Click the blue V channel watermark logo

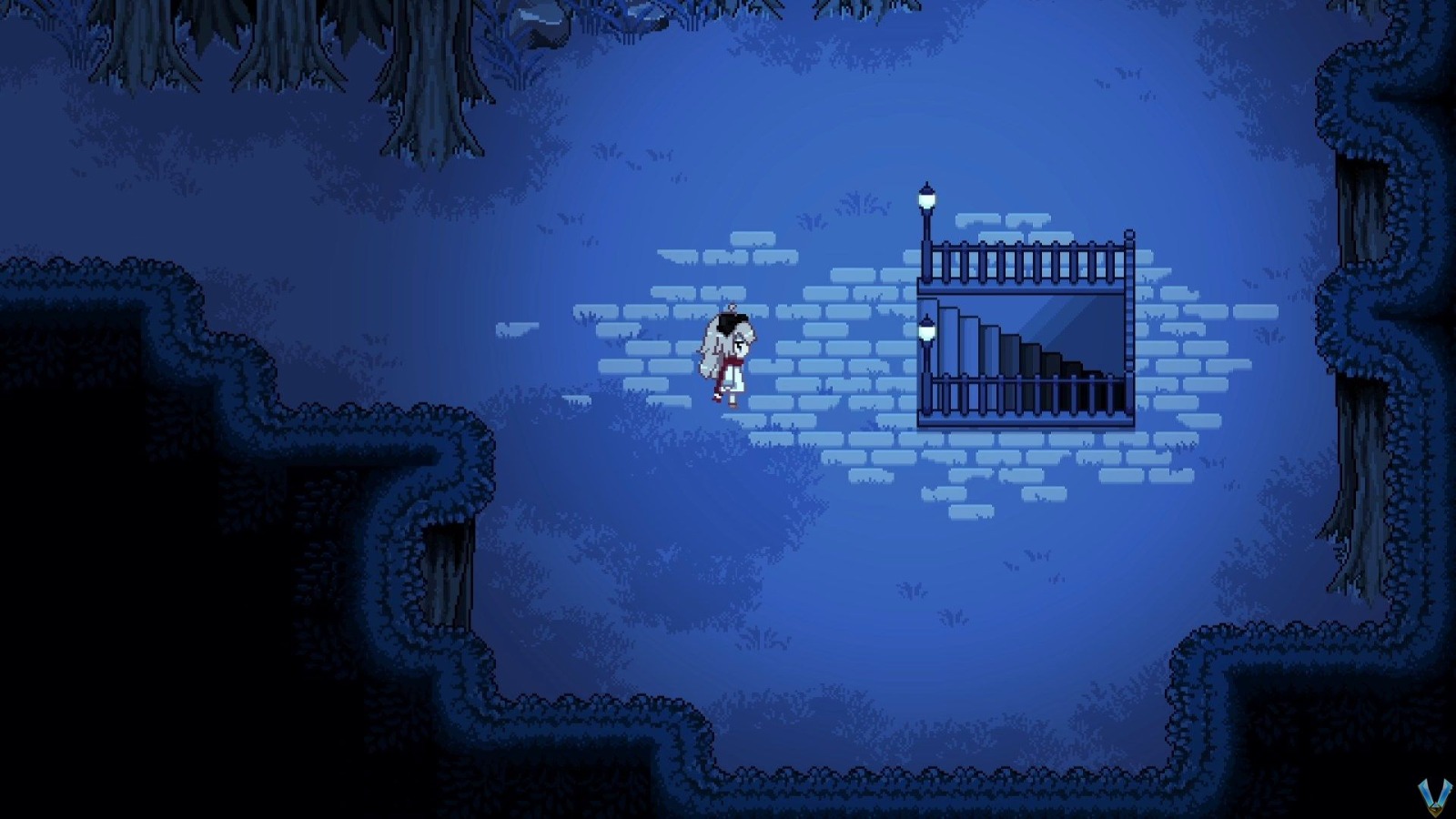point(1433,797)
